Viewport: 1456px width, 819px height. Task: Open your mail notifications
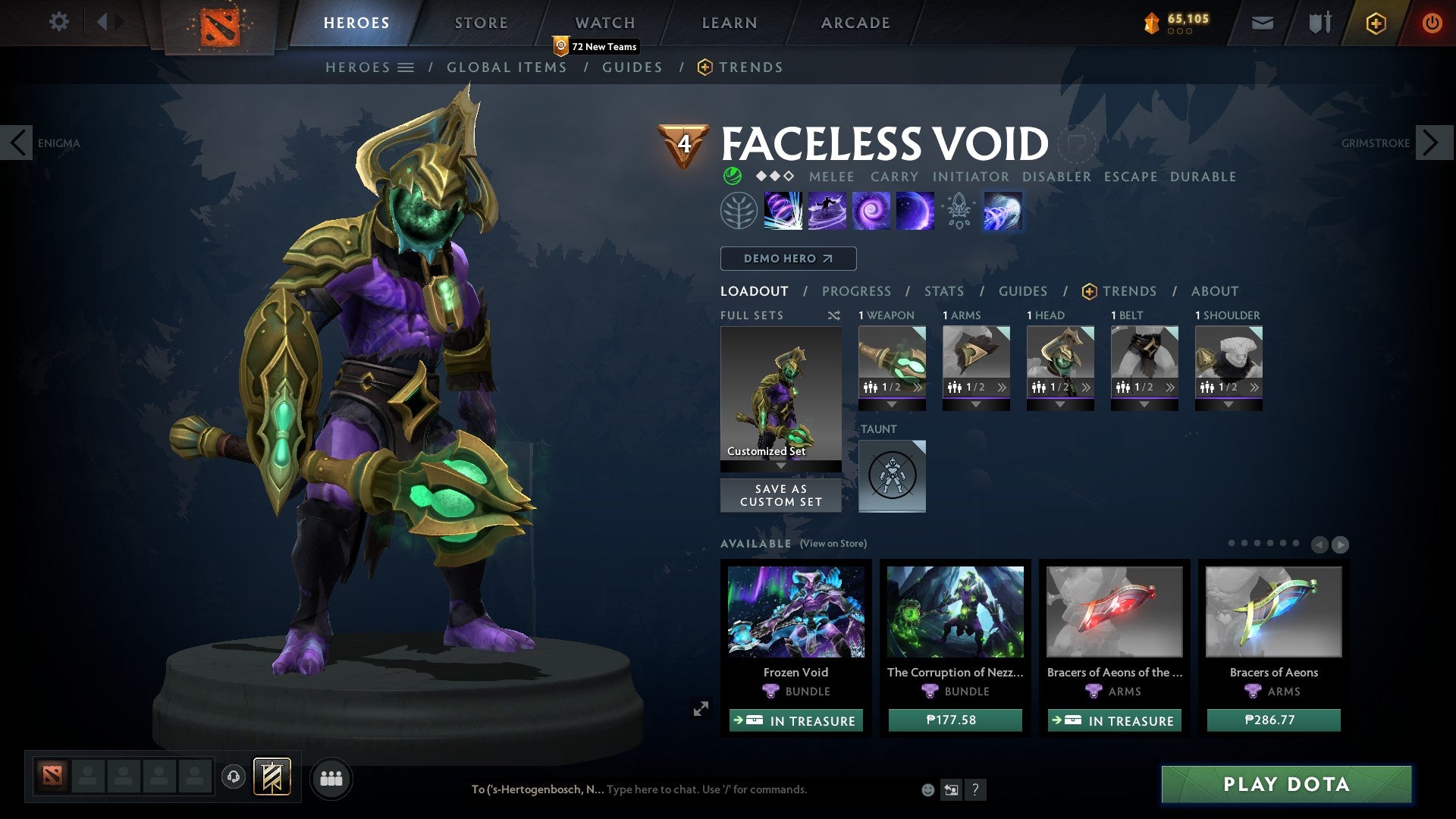coord(1261,23)
